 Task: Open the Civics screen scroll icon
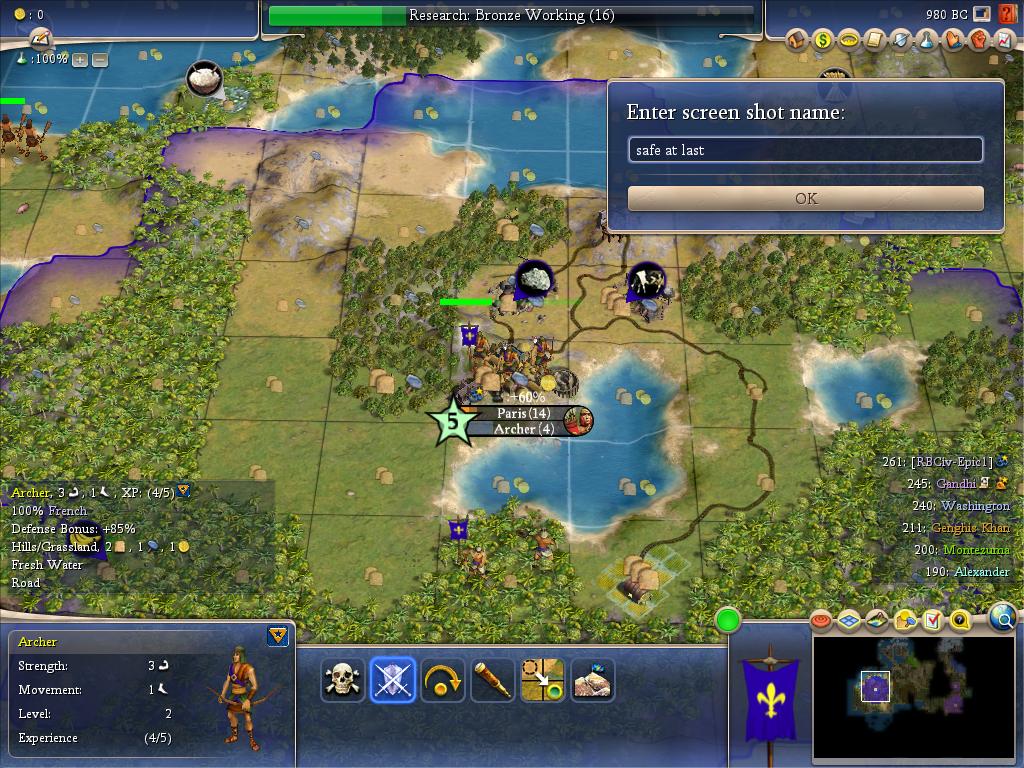[875, 40]
